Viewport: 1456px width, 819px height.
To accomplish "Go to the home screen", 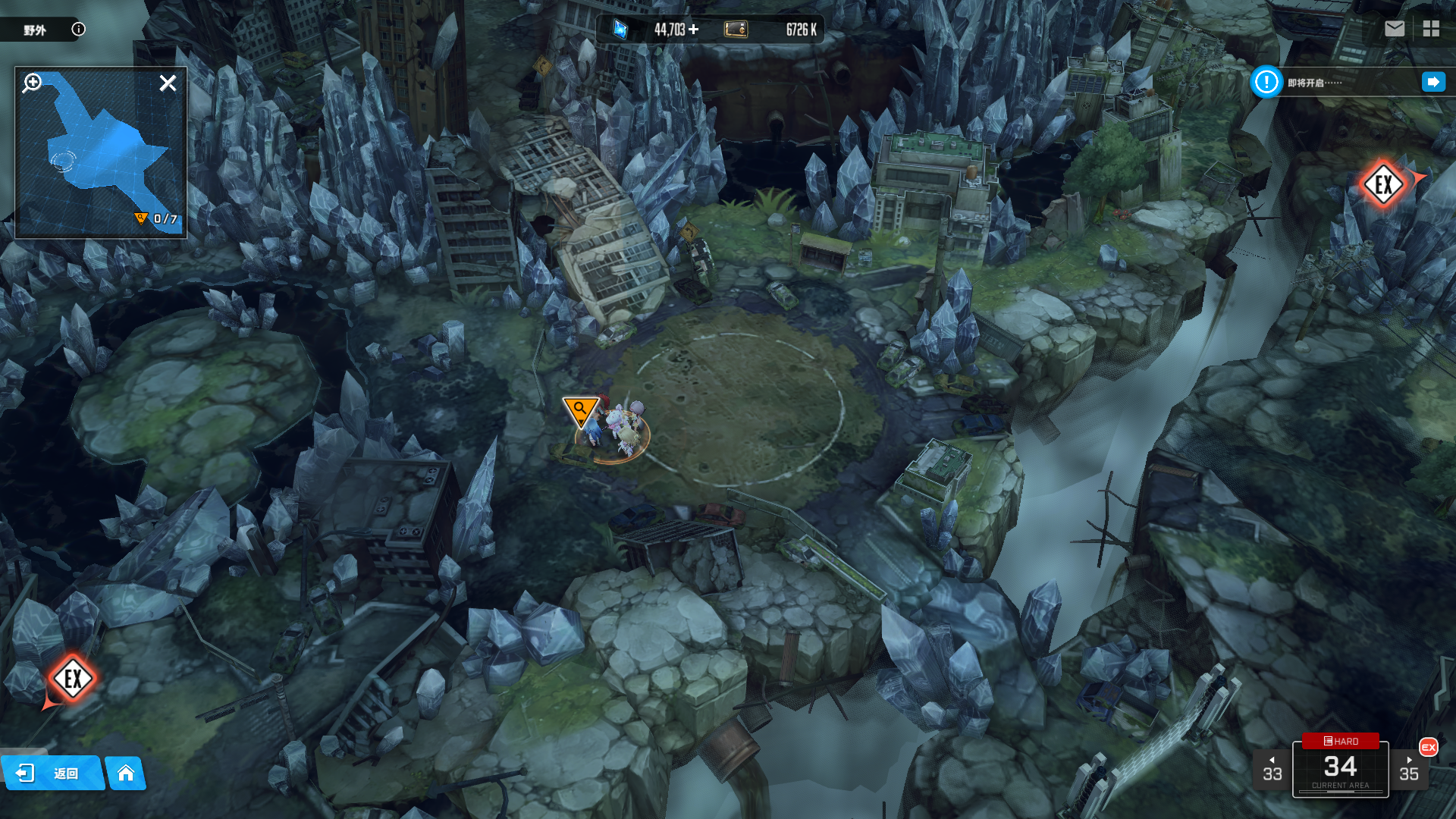I will point(126,773).
